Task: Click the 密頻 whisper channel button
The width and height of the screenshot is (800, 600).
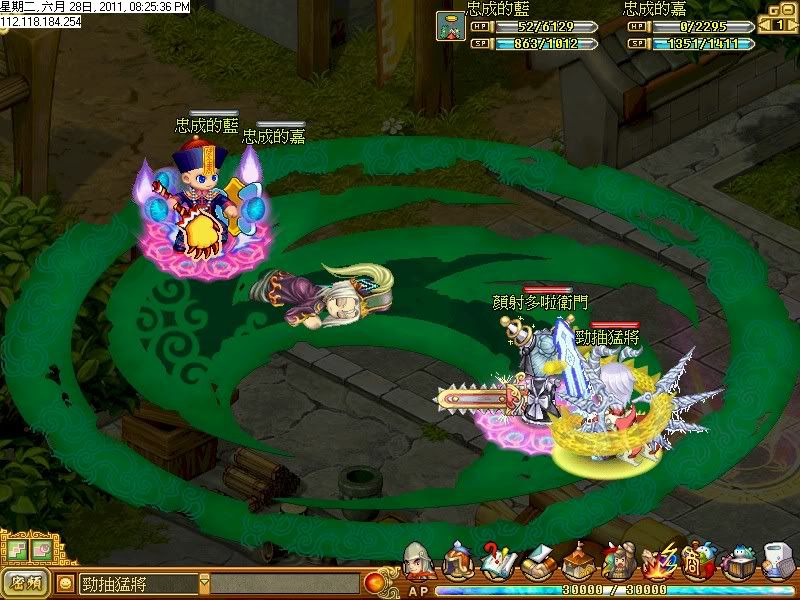Action: coord(28,582)
